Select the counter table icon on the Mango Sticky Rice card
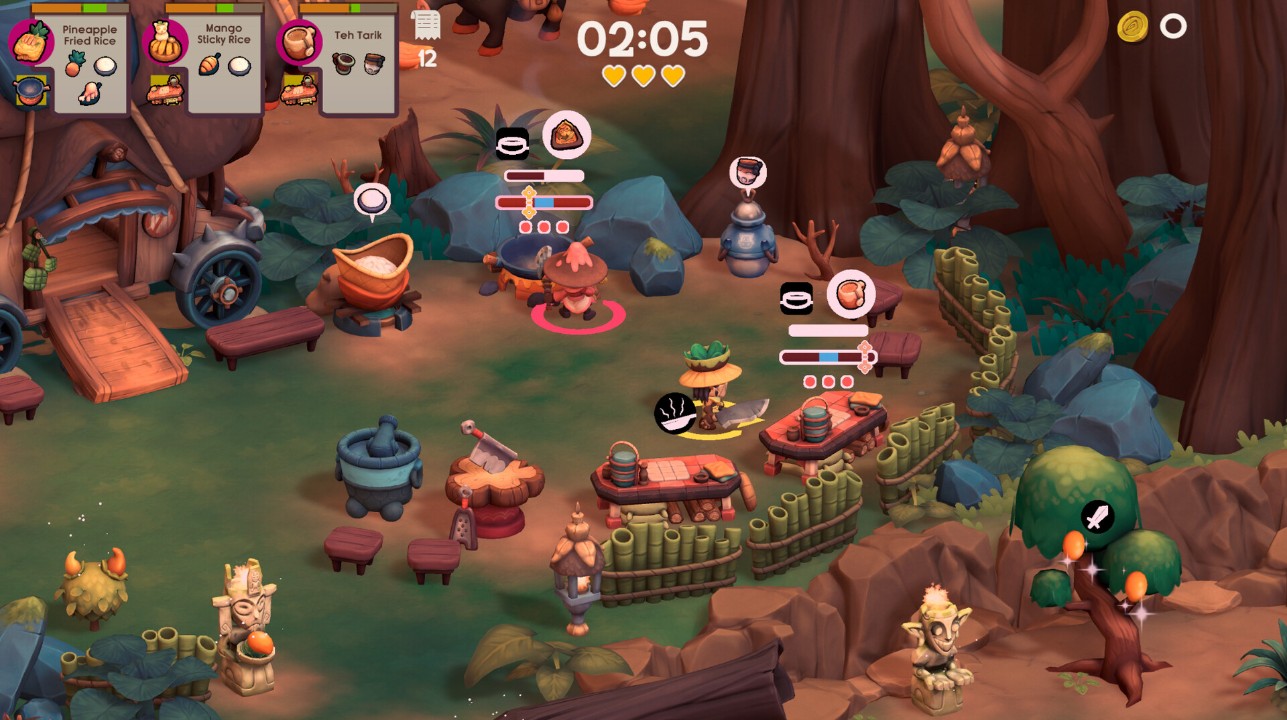This screenshot has width=1287, height=720. pyautogui.click(x=165, y=93)
